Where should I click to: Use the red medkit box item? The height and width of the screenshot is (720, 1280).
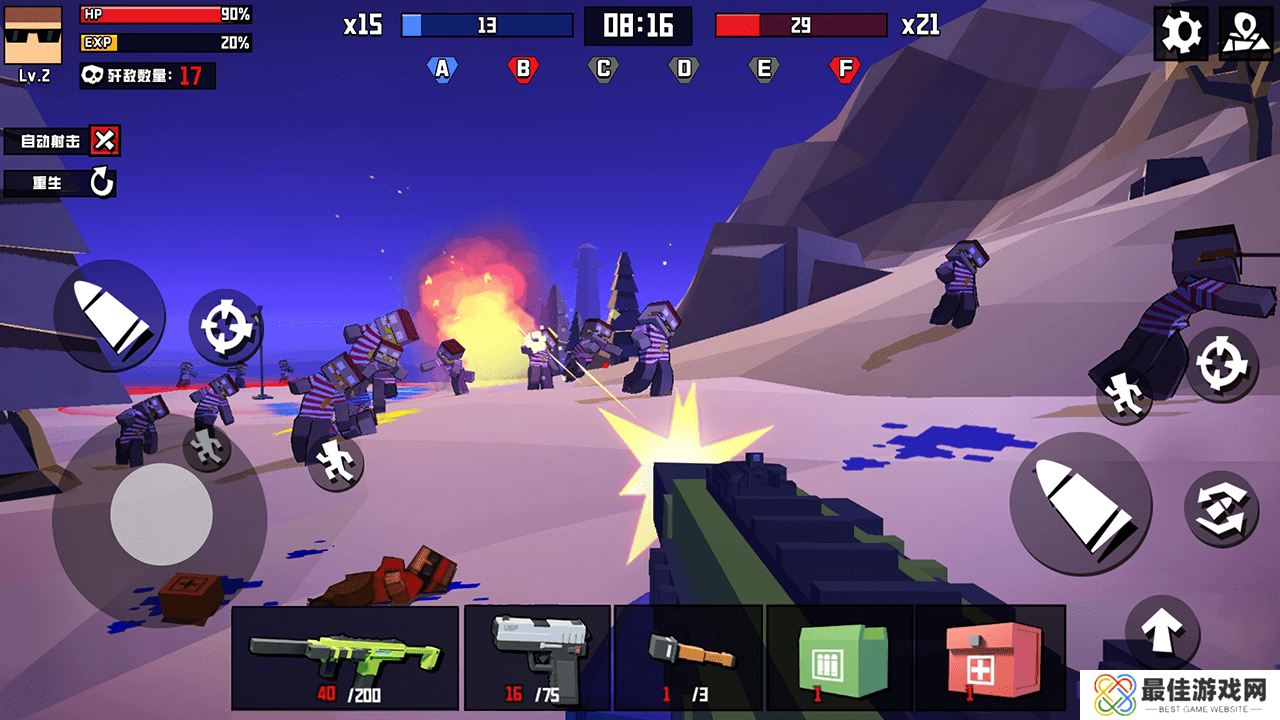(990, 657)
